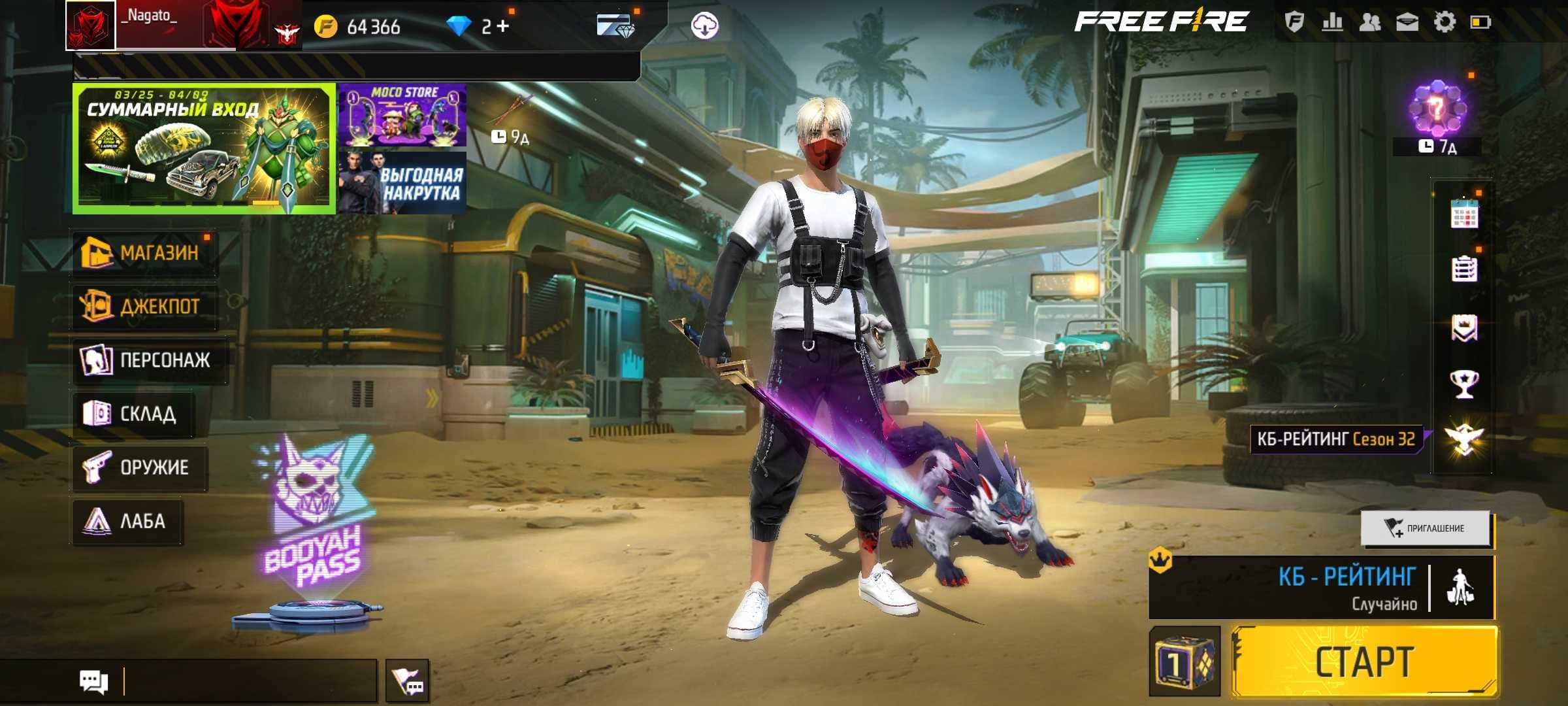Start the match with the Старт button
Viewport: 1568px width, 706px height.
point(1364,662)
